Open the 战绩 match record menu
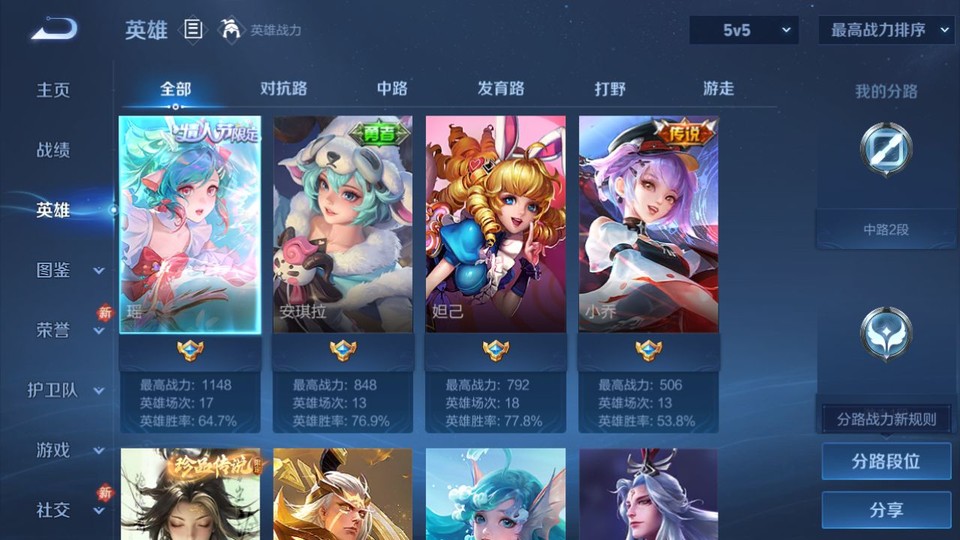 [x=54, y=150]
